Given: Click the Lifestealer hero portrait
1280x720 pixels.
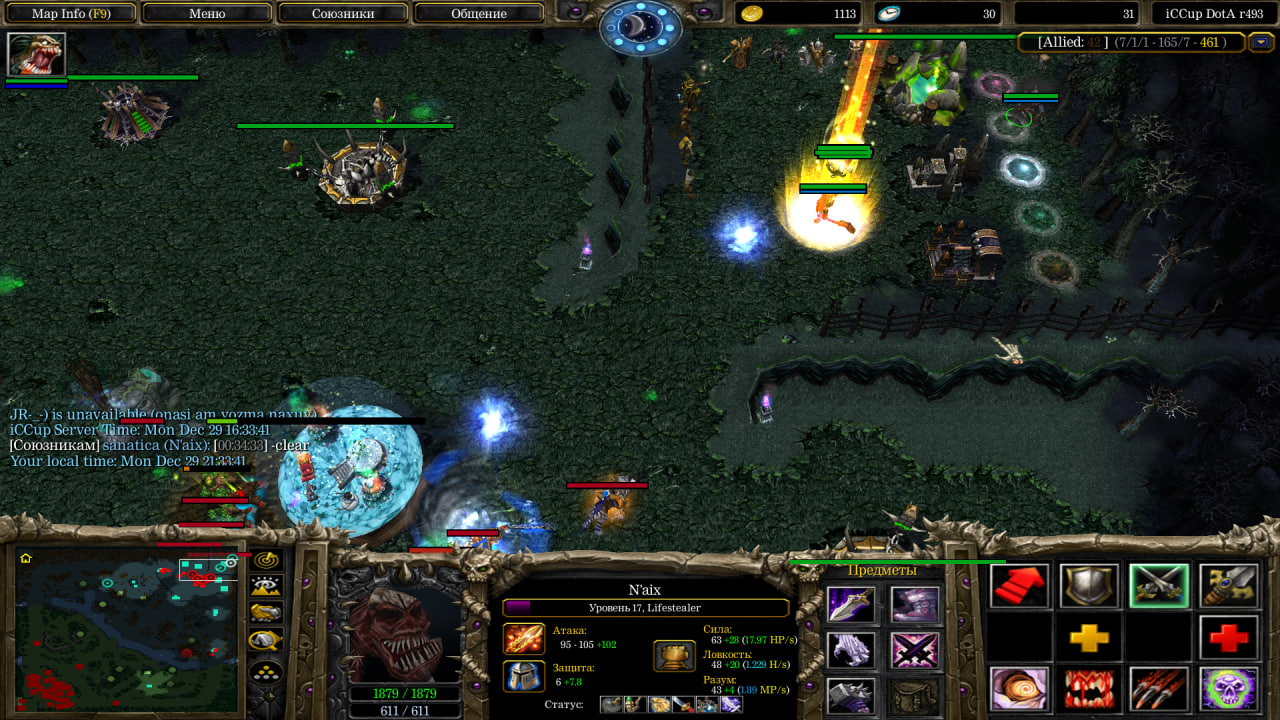Looking at the screenshot, I should [x=405, y=632].
